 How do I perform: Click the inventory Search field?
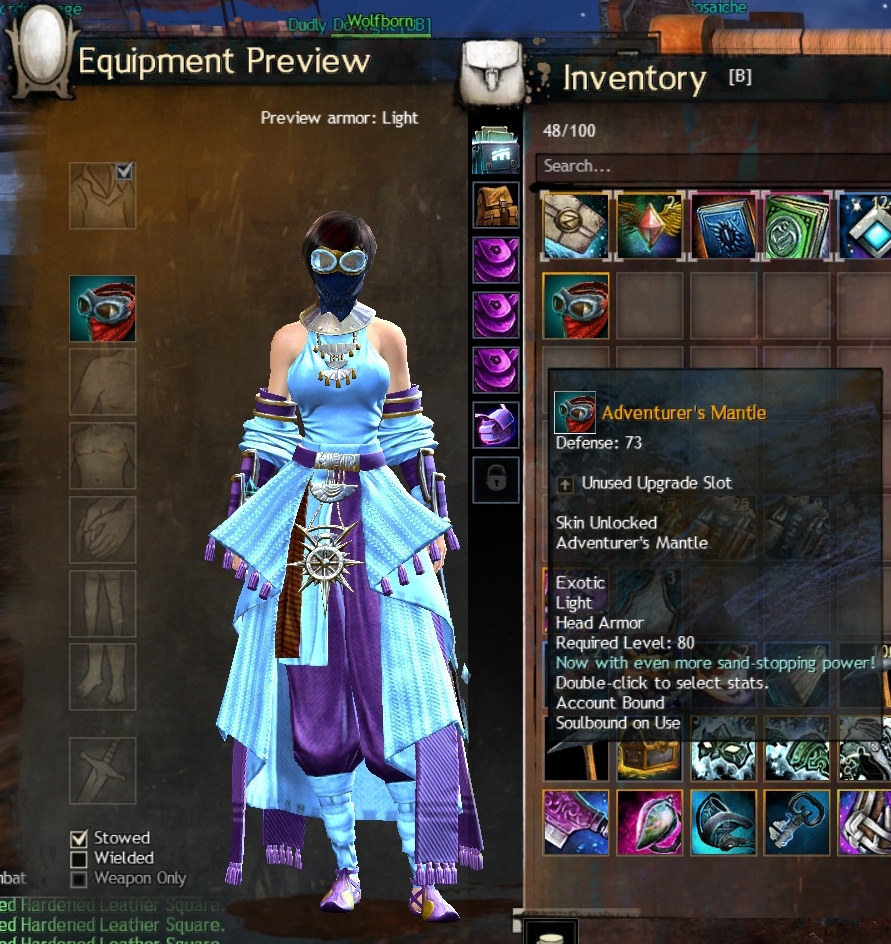pyautogui.click(x=700, y=166)
